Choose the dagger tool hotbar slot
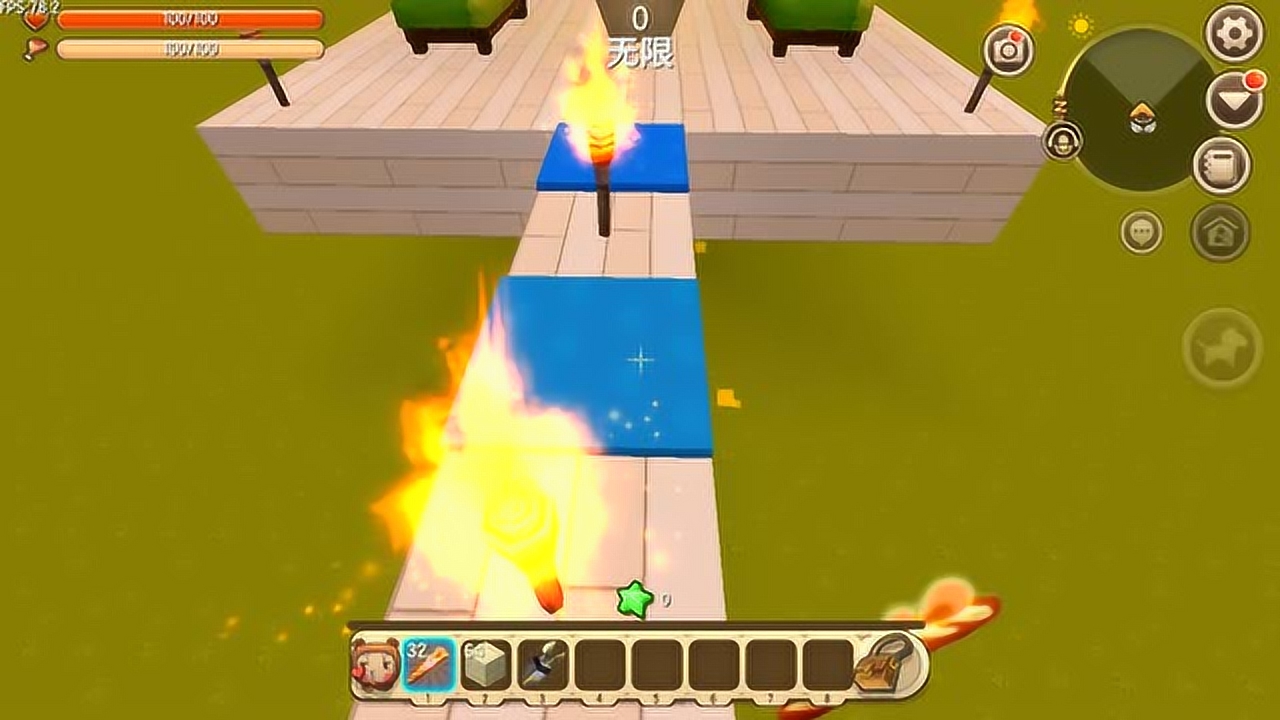1280x720 pixels. point(543,664)
